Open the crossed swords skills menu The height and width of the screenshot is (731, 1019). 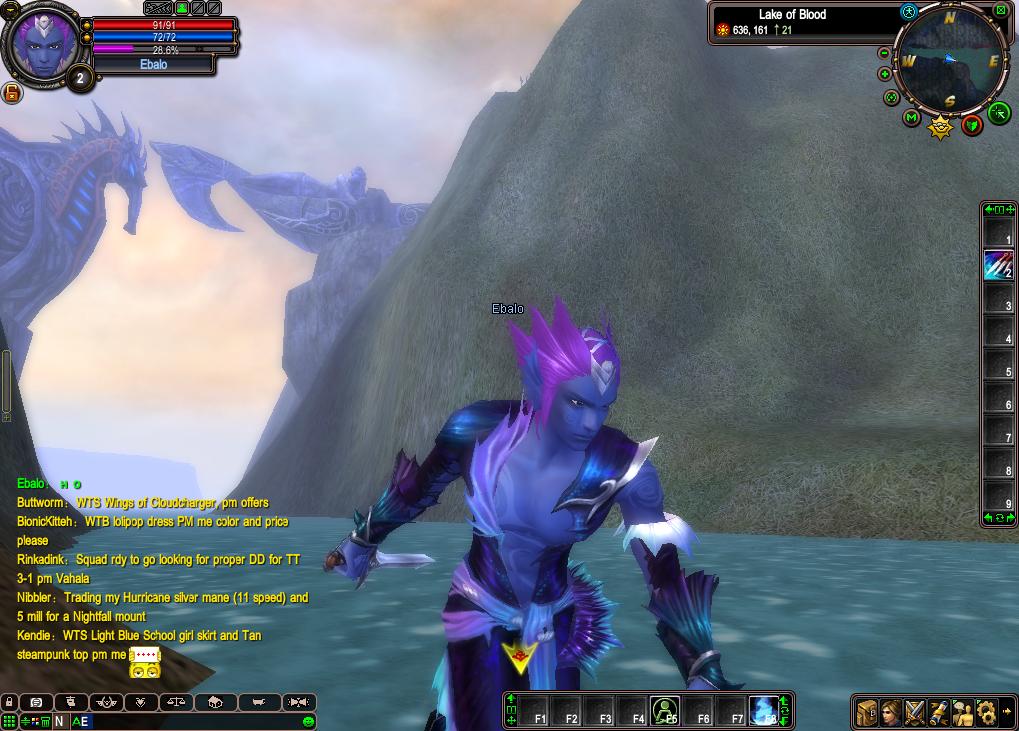pyautogui.click(x=914, y=712)
